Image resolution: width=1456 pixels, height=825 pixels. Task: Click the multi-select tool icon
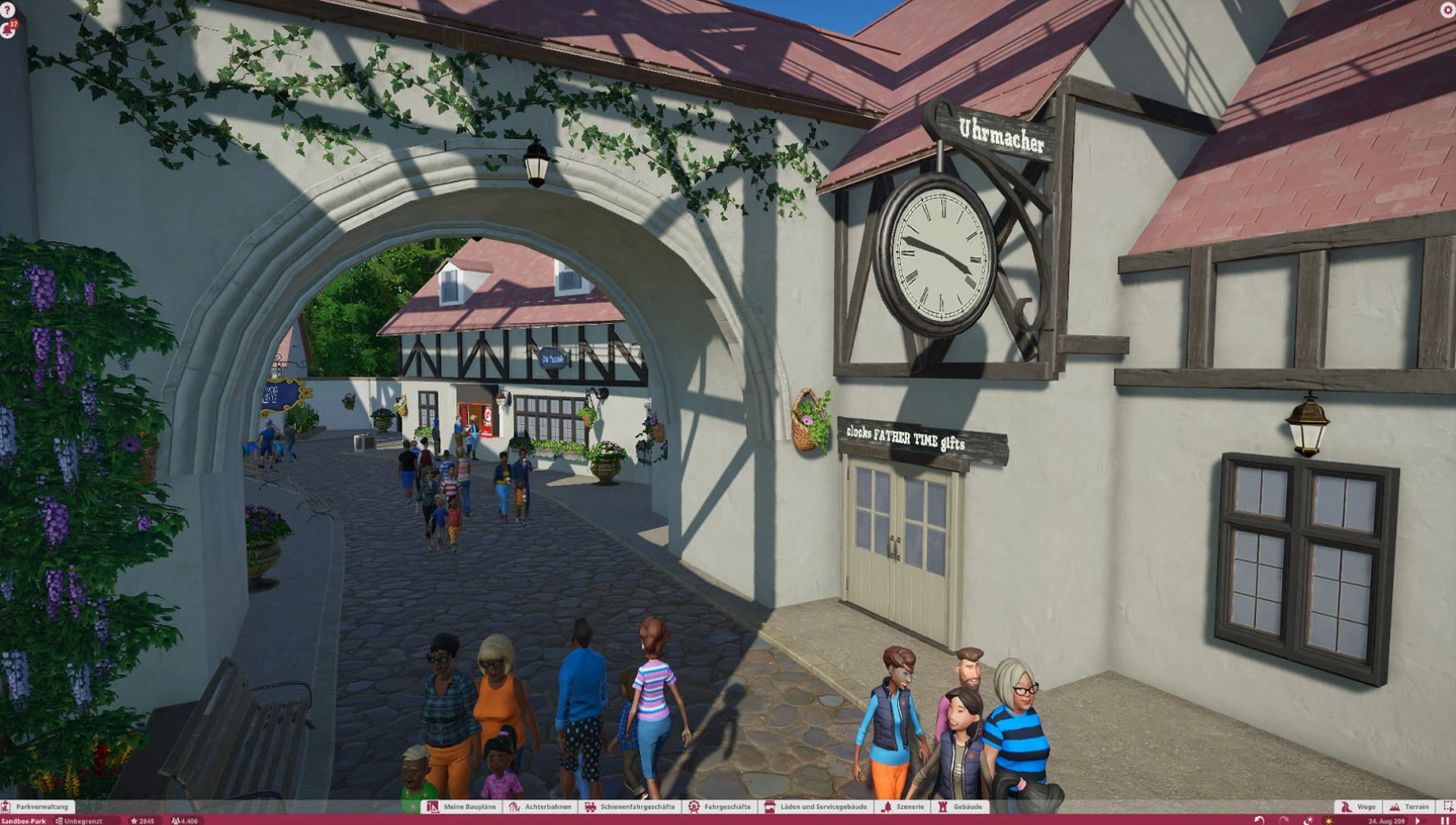(x=1448, y=807)
